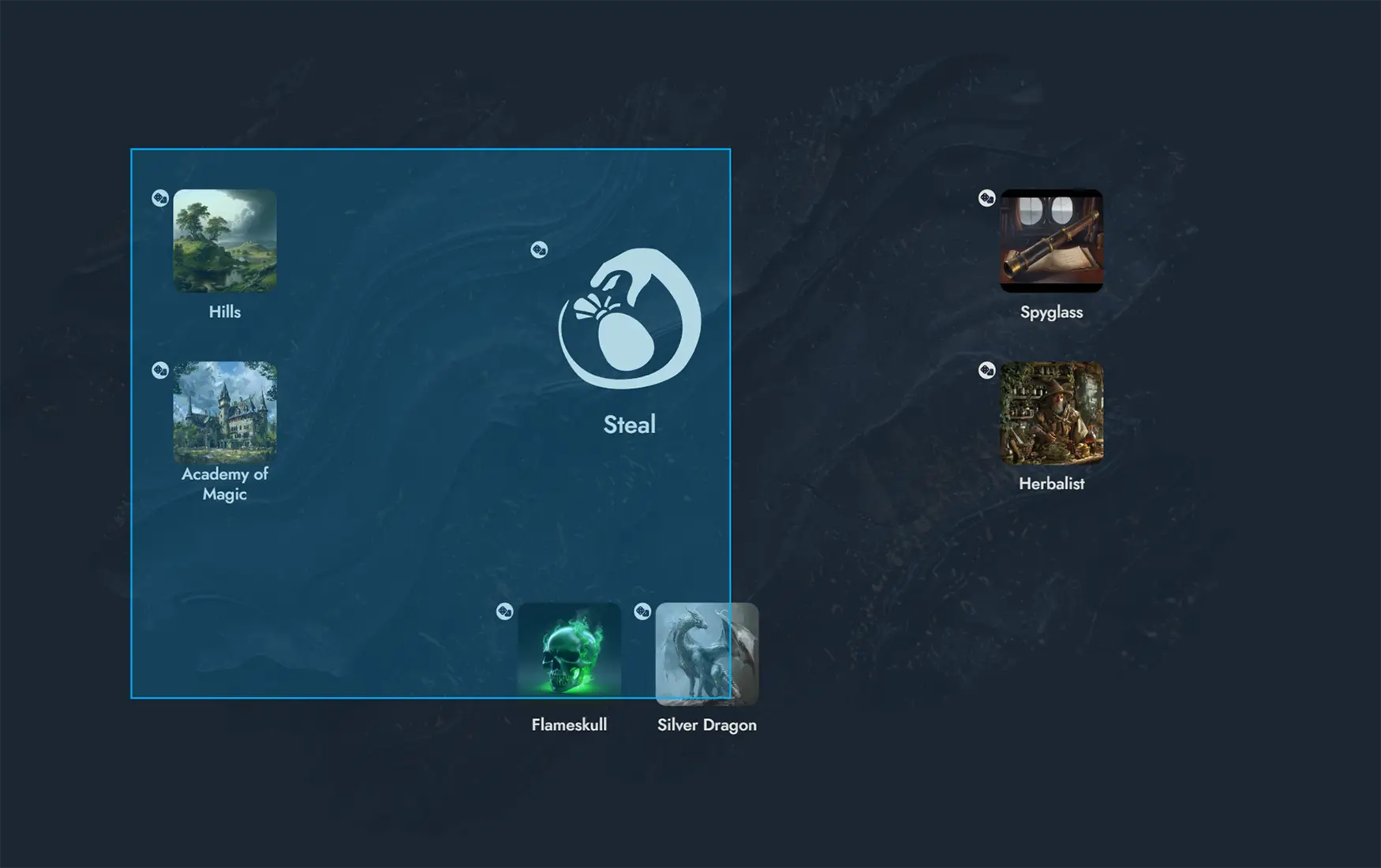Click the Spyglass label text

1053,312
